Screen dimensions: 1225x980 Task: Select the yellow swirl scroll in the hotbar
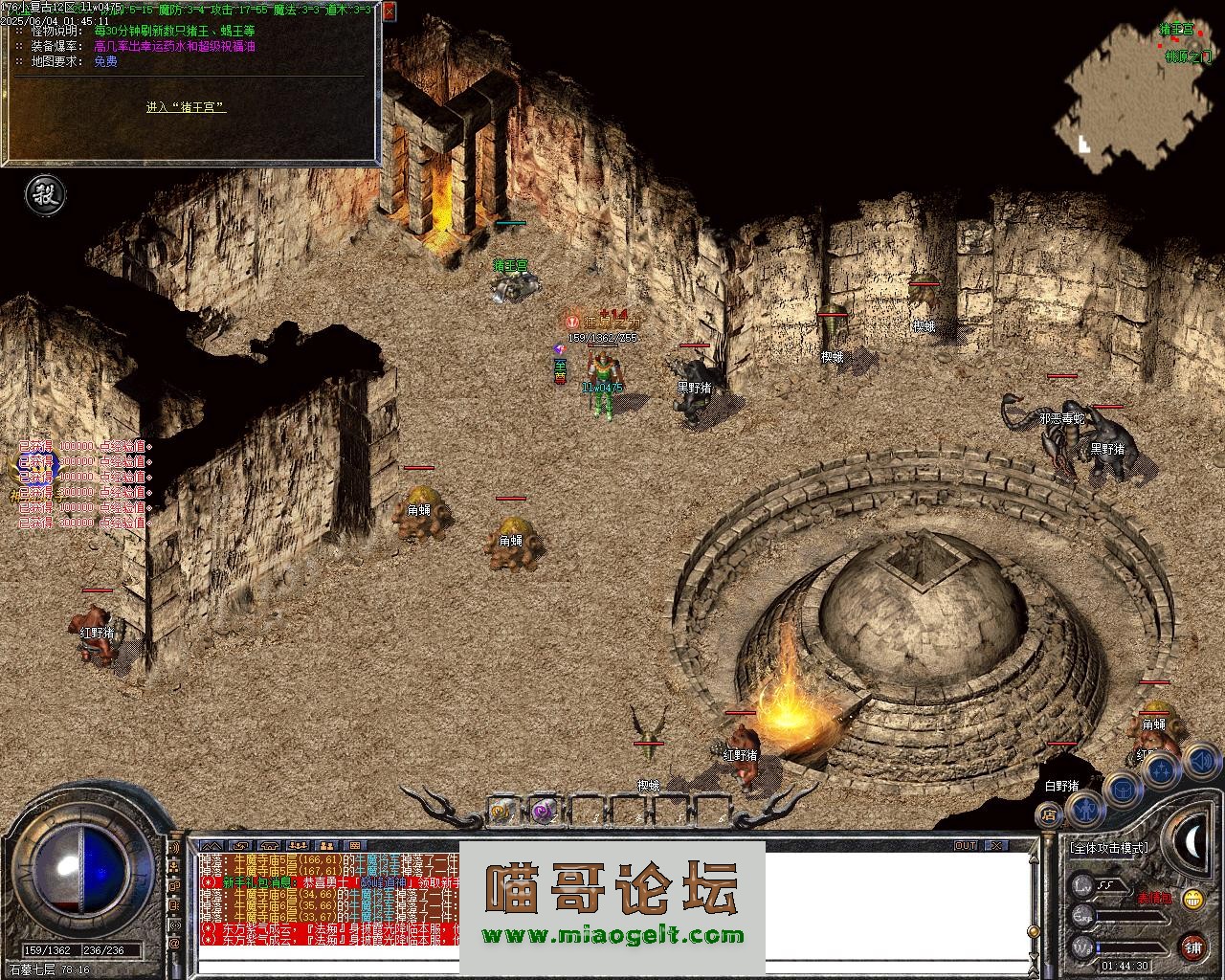[501, 811]
